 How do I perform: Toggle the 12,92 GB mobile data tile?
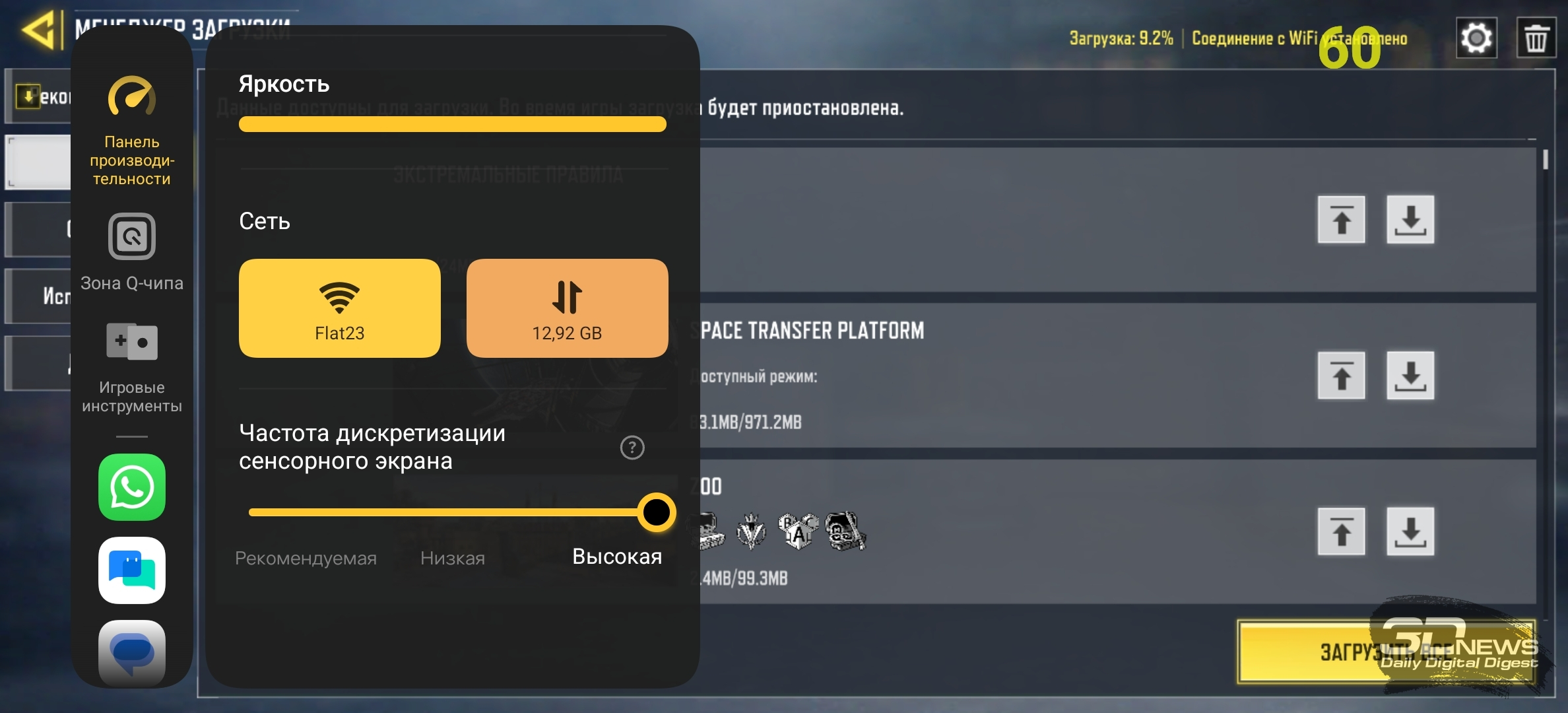coord(567,308)
